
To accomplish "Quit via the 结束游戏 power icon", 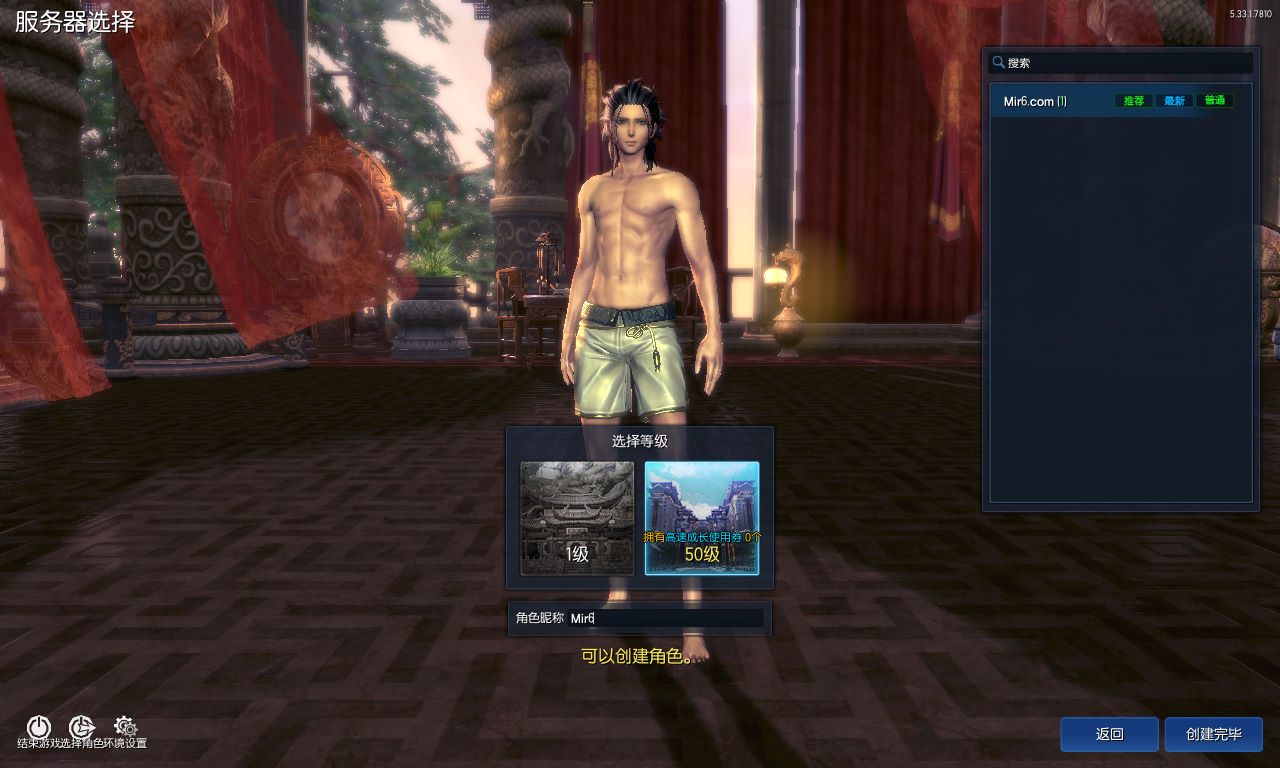I will pos(38,727).
